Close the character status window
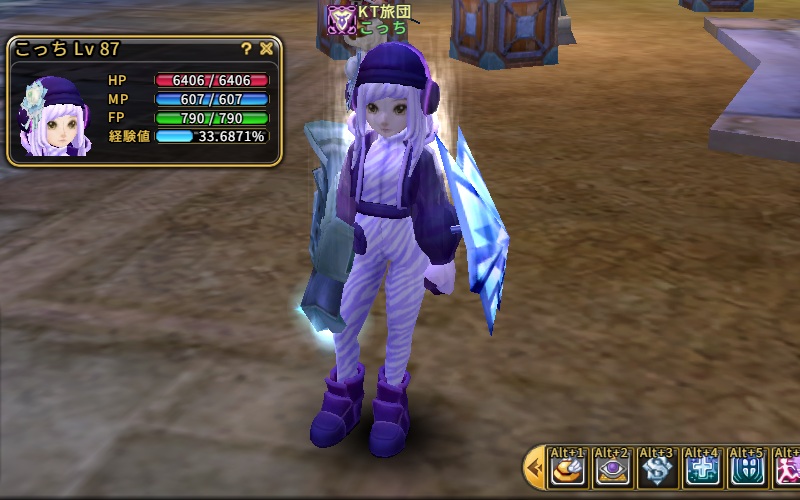Screen dimensions: 800x500 point(266,48)
